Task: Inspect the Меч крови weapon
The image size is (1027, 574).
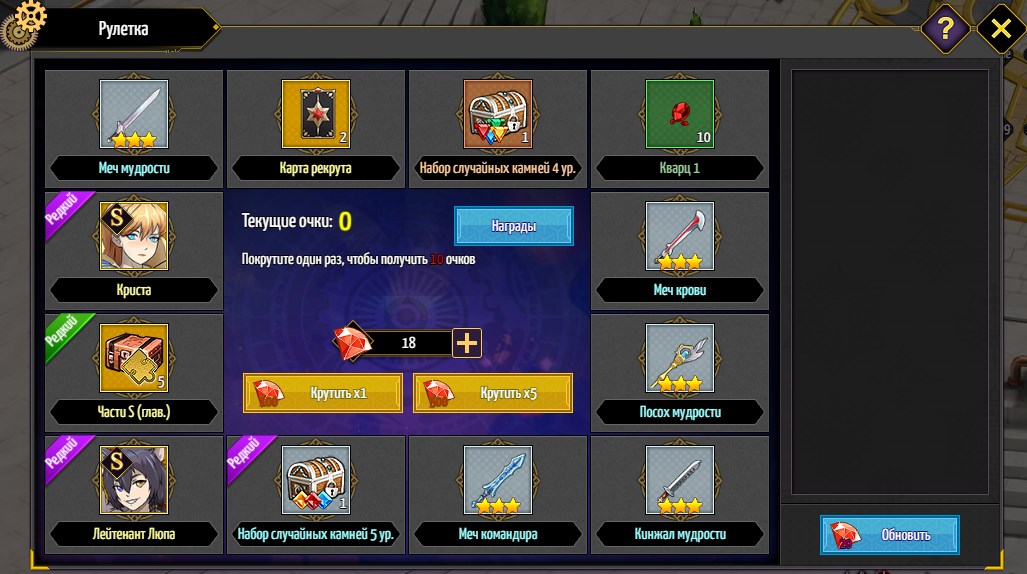Action: (x=680, y=236)
